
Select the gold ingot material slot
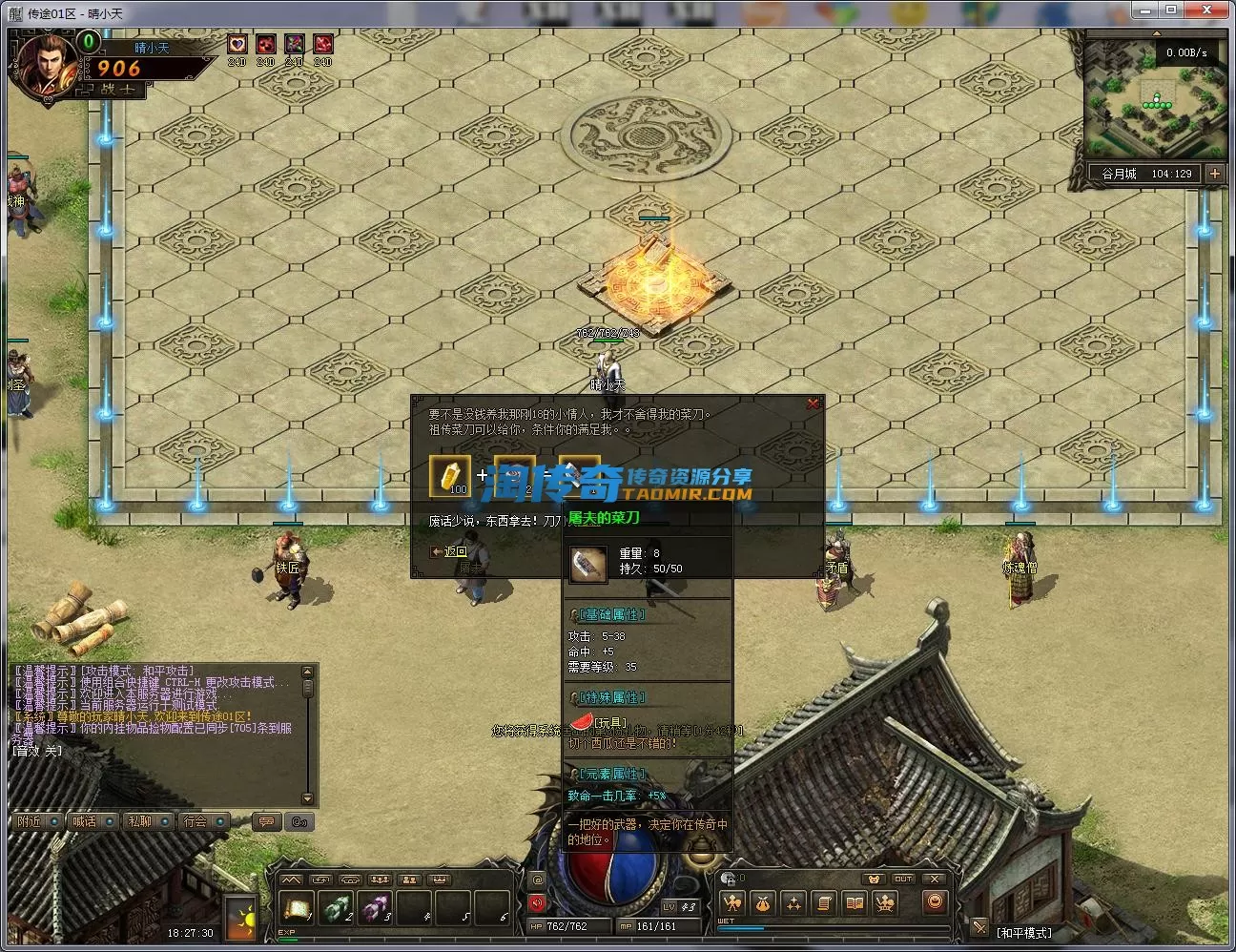450,474
